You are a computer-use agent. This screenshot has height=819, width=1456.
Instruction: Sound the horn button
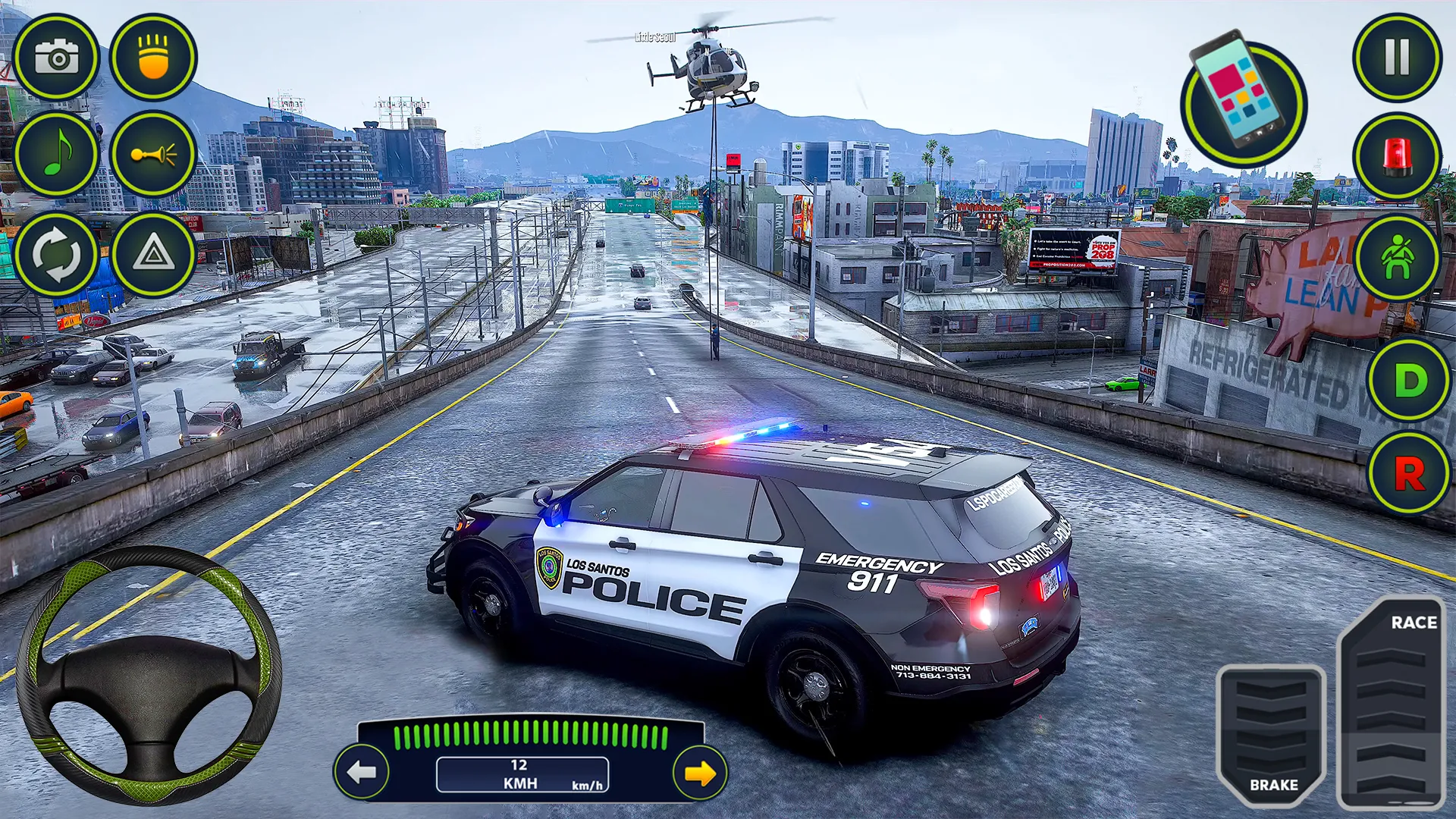point(153,155)
